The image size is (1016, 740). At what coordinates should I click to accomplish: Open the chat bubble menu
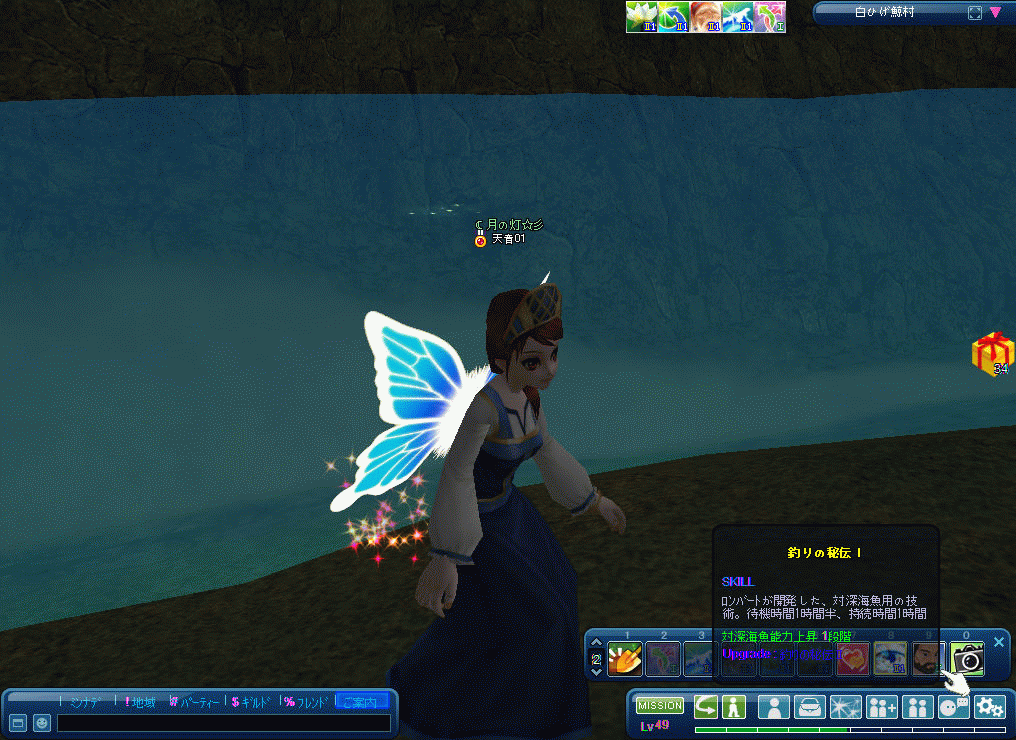click(952, 707)
